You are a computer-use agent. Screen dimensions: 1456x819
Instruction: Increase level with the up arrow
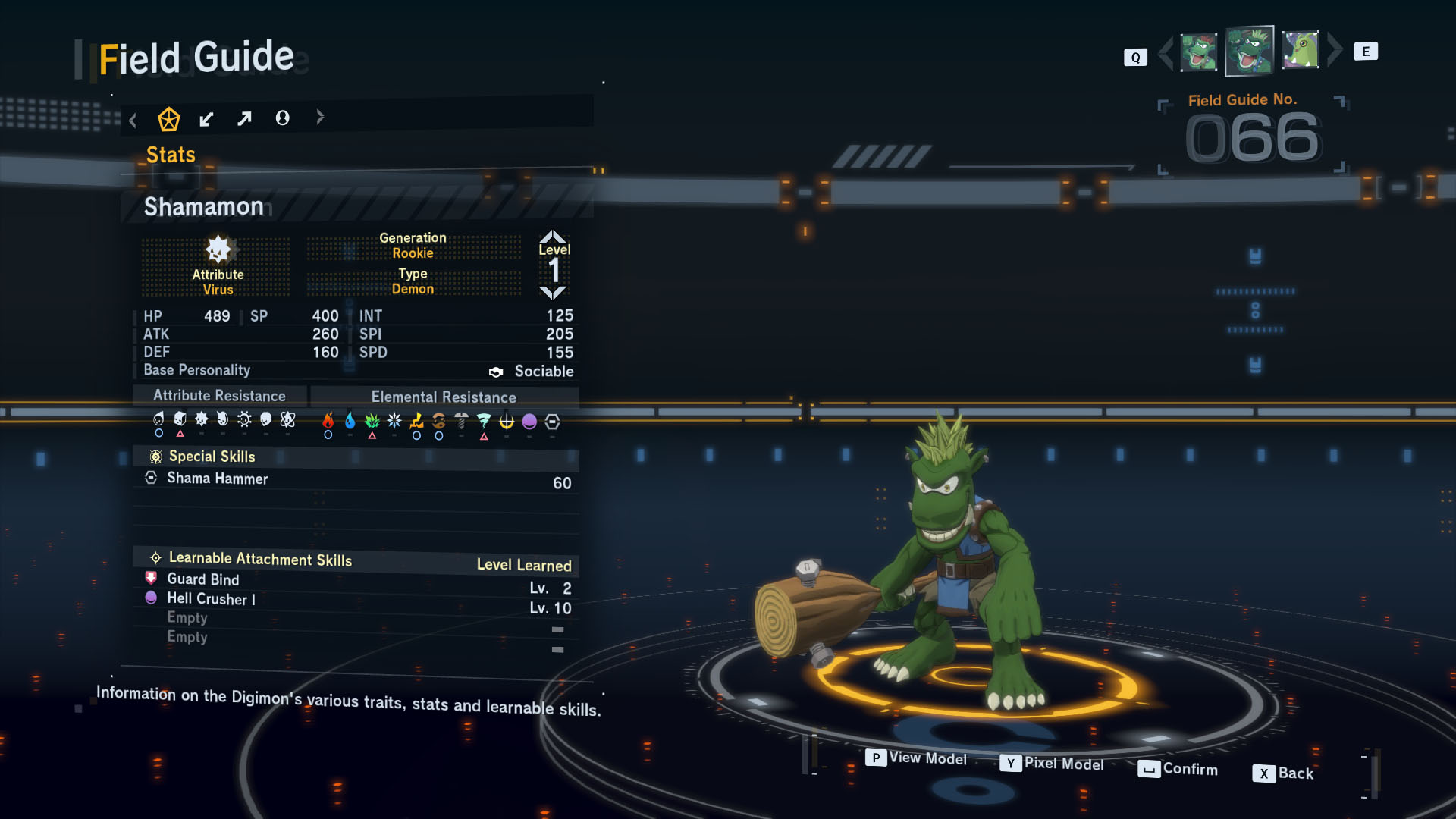(x=553, y=236)
